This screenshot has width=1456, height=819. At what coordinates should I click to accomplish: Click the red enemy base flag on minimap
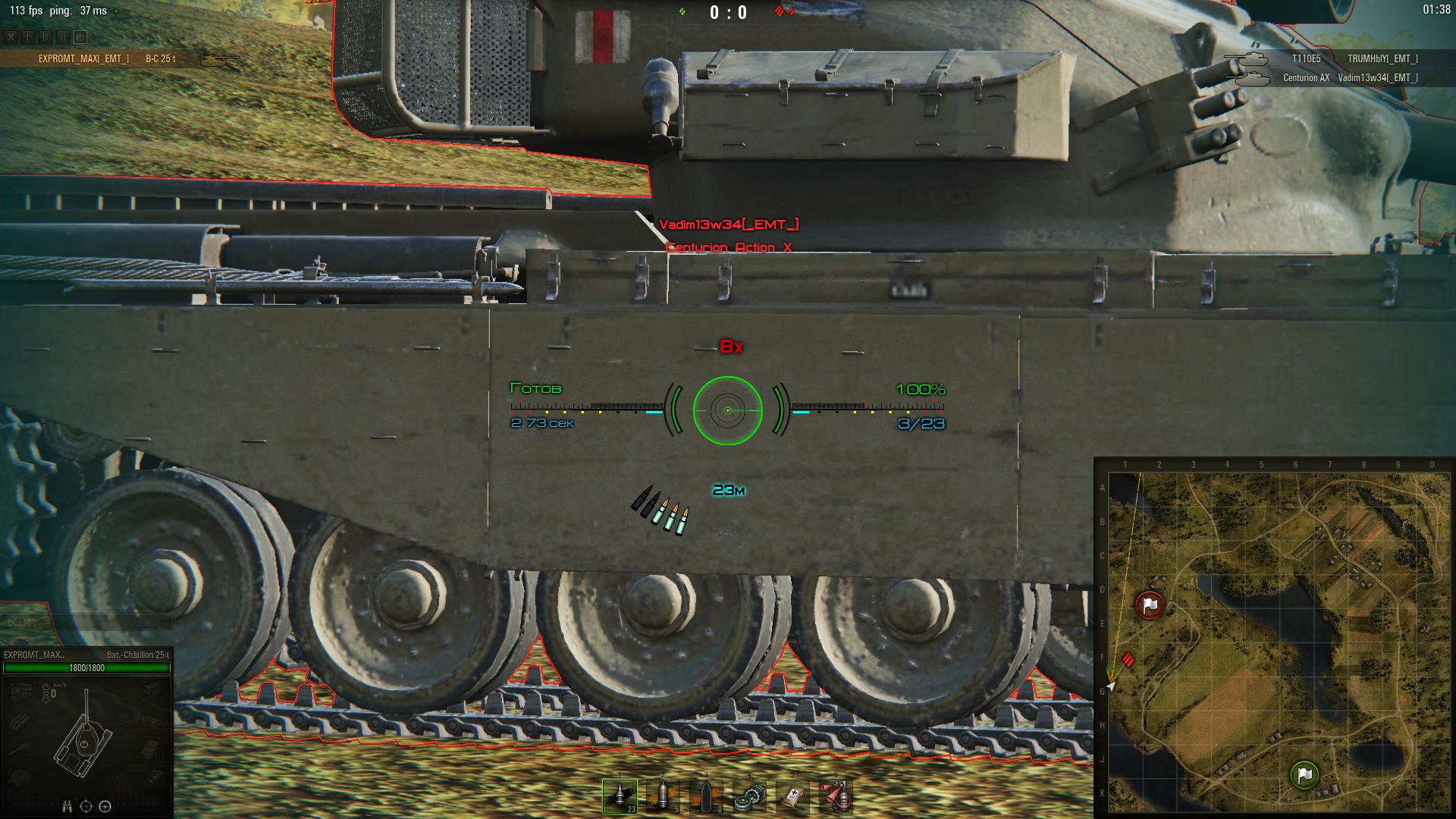(x=1150, y=604)
